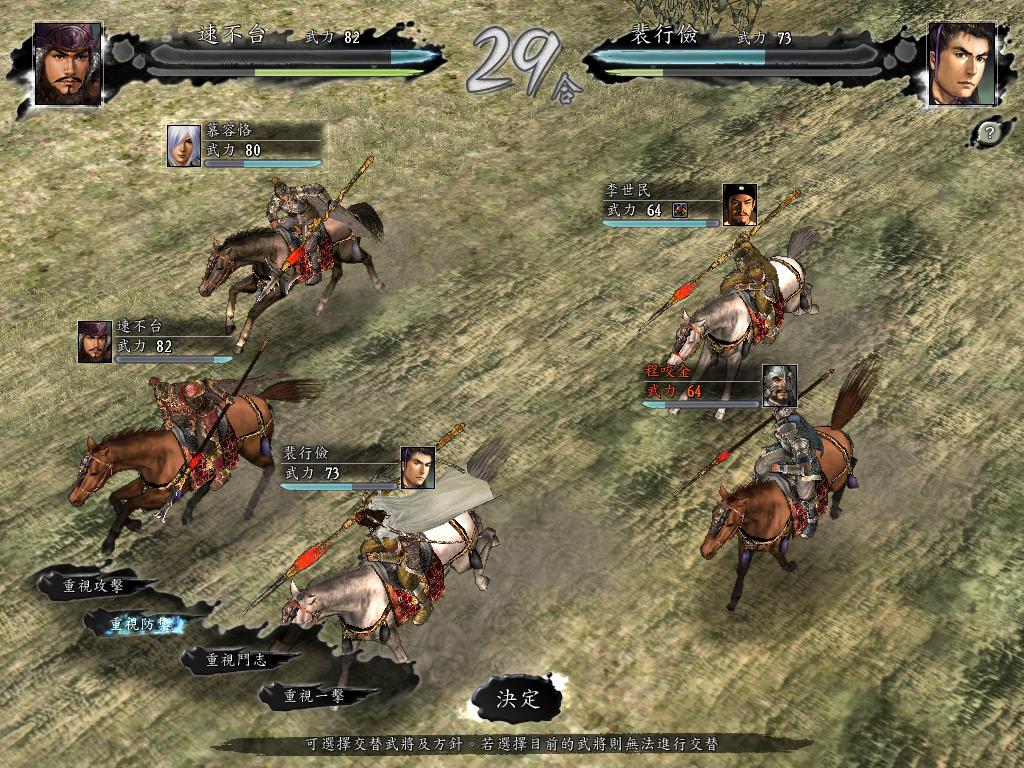Select general 裴行儉's portrait tag above white horse

(417, 467)
